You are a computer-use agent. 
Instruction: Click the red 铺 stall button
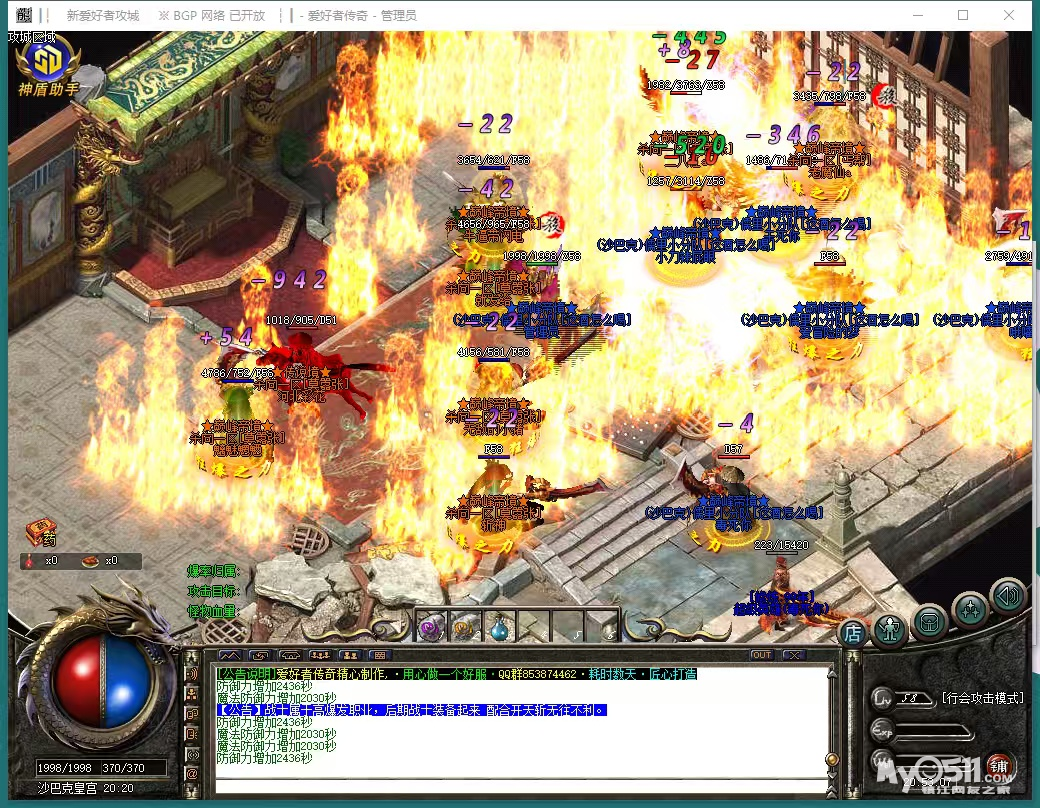[997, 766]
